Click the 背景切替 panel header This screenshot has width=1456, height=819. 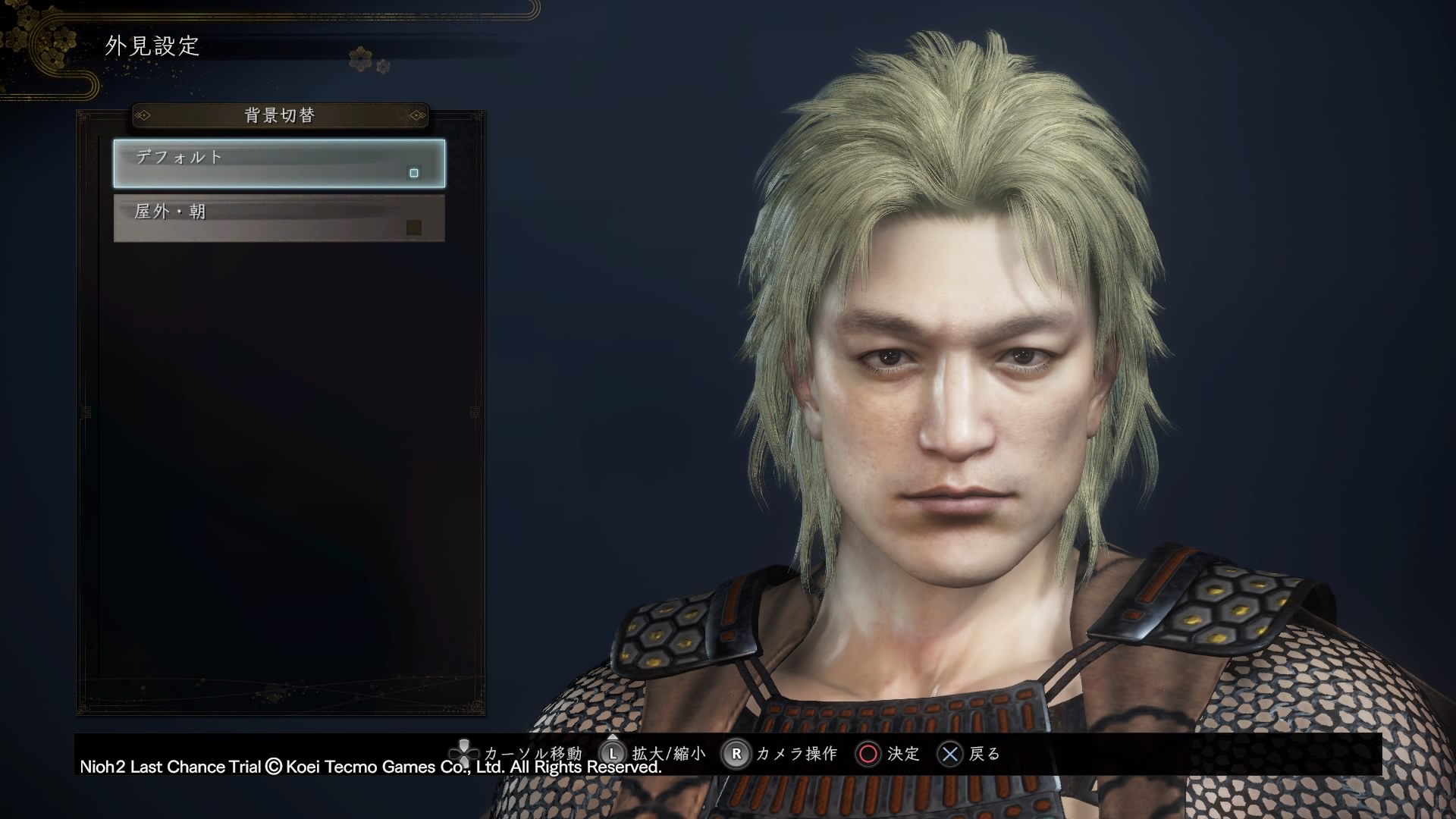coord(278,115)
